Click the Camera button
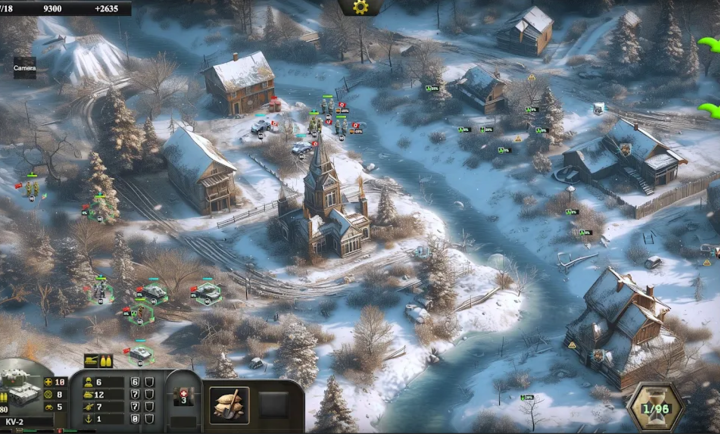This screenshot has height=434, width=720. pos(25,68)
